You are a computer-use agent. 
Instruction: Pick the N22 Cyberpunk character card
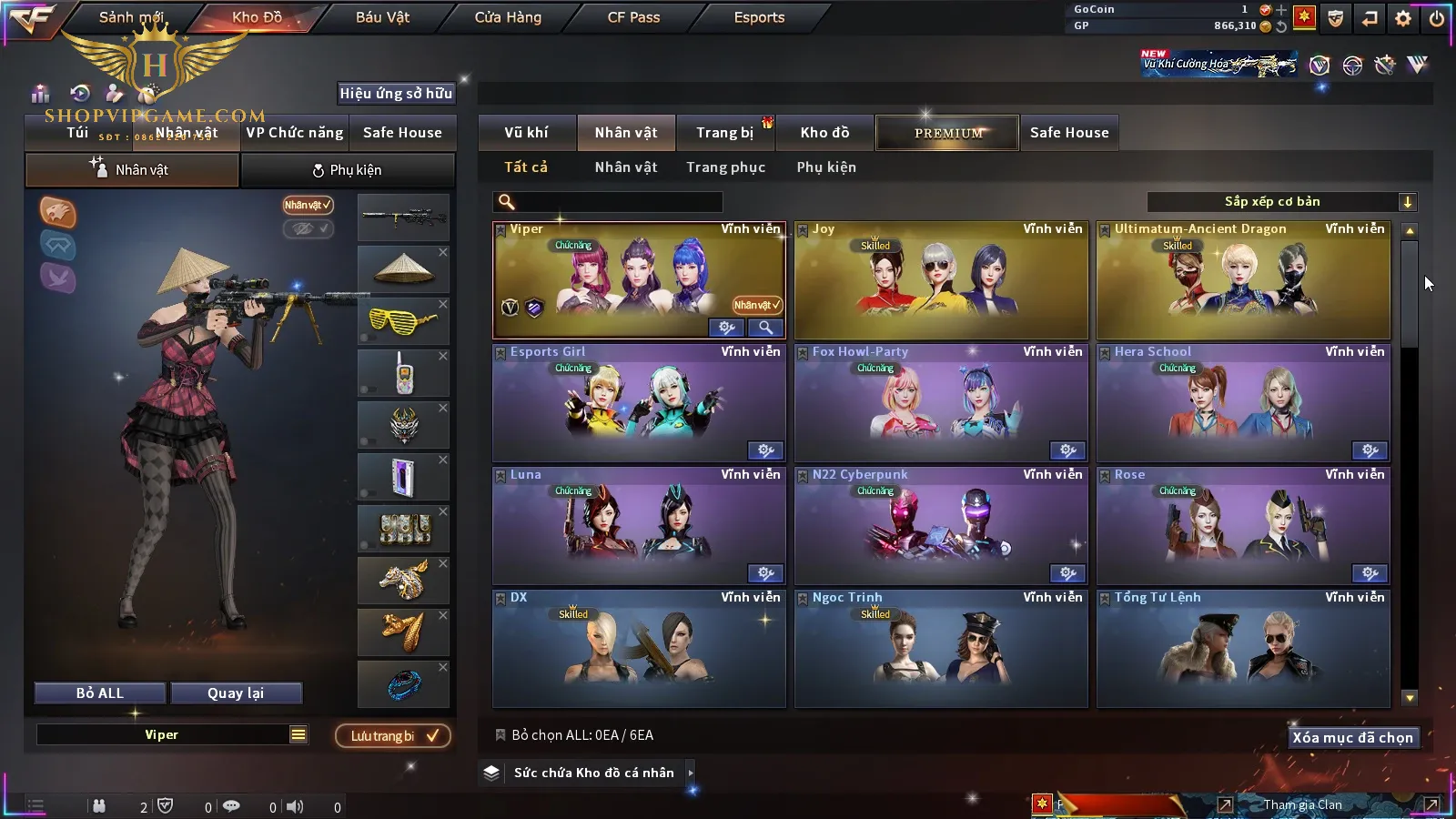point(941,526)
